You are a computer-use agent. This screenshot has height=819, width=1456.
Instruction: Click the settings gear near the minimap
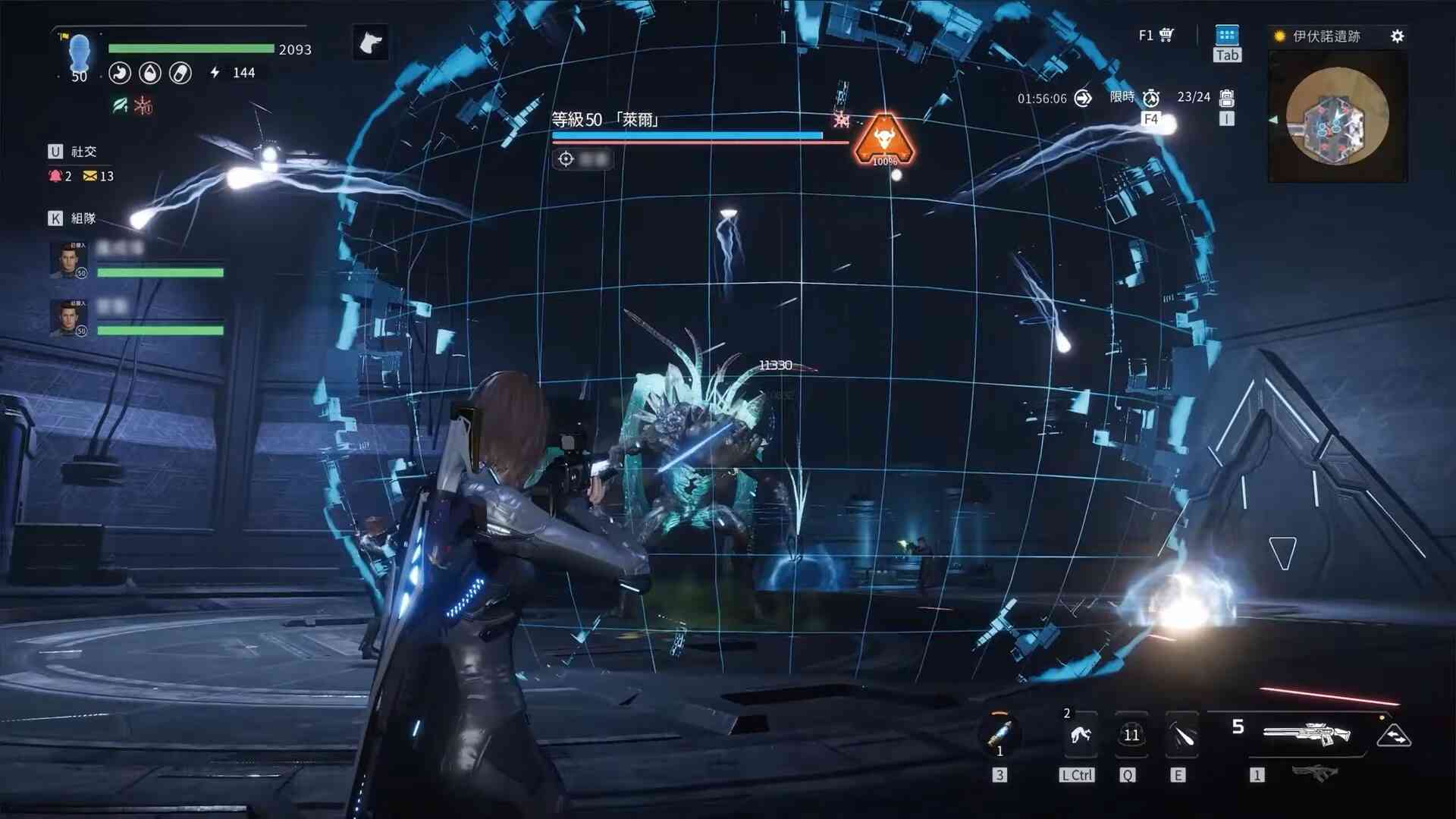(1397, 36)
